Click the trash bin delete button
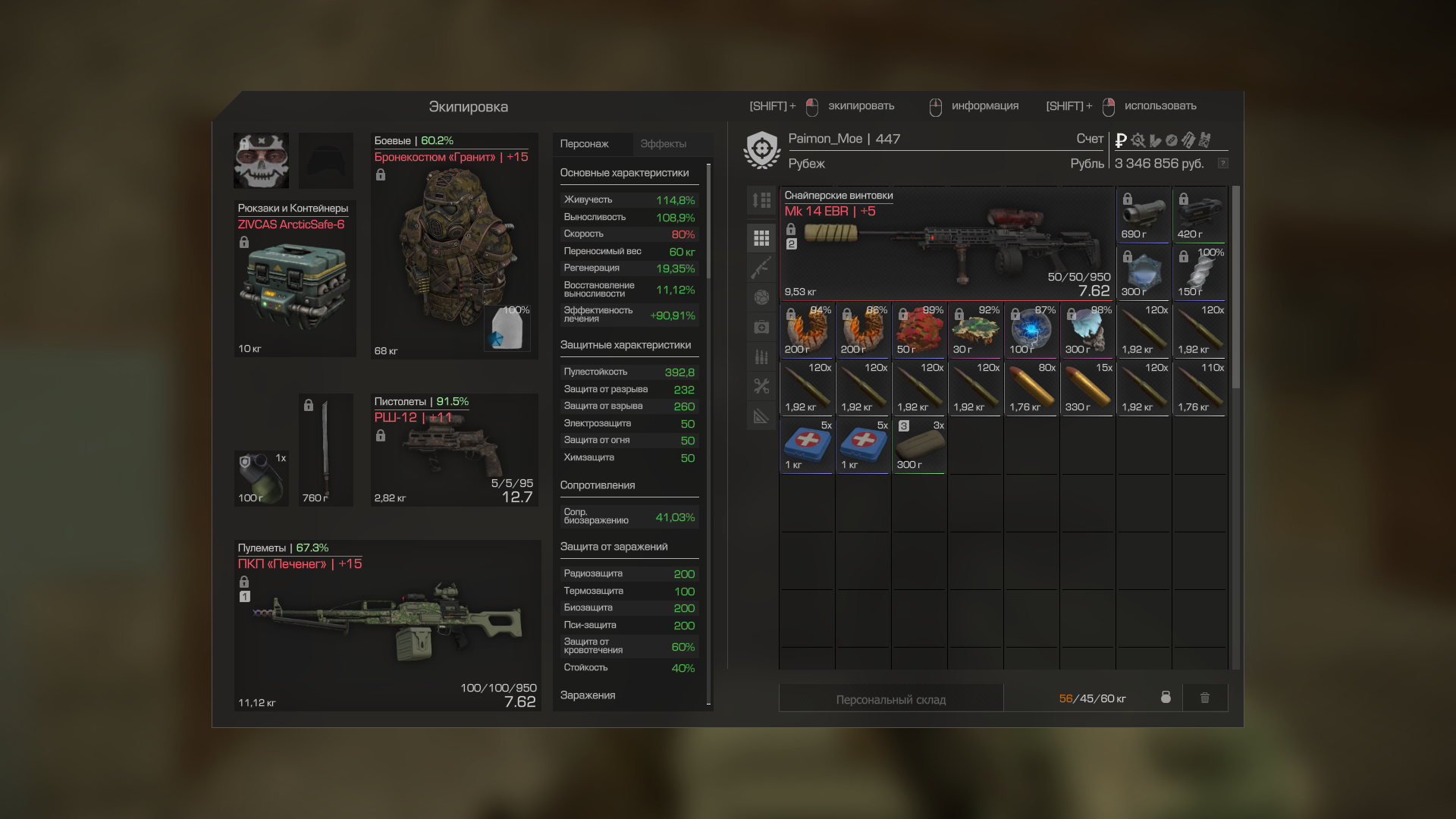Viewport: 1456px width, 819px height. 1204,698
